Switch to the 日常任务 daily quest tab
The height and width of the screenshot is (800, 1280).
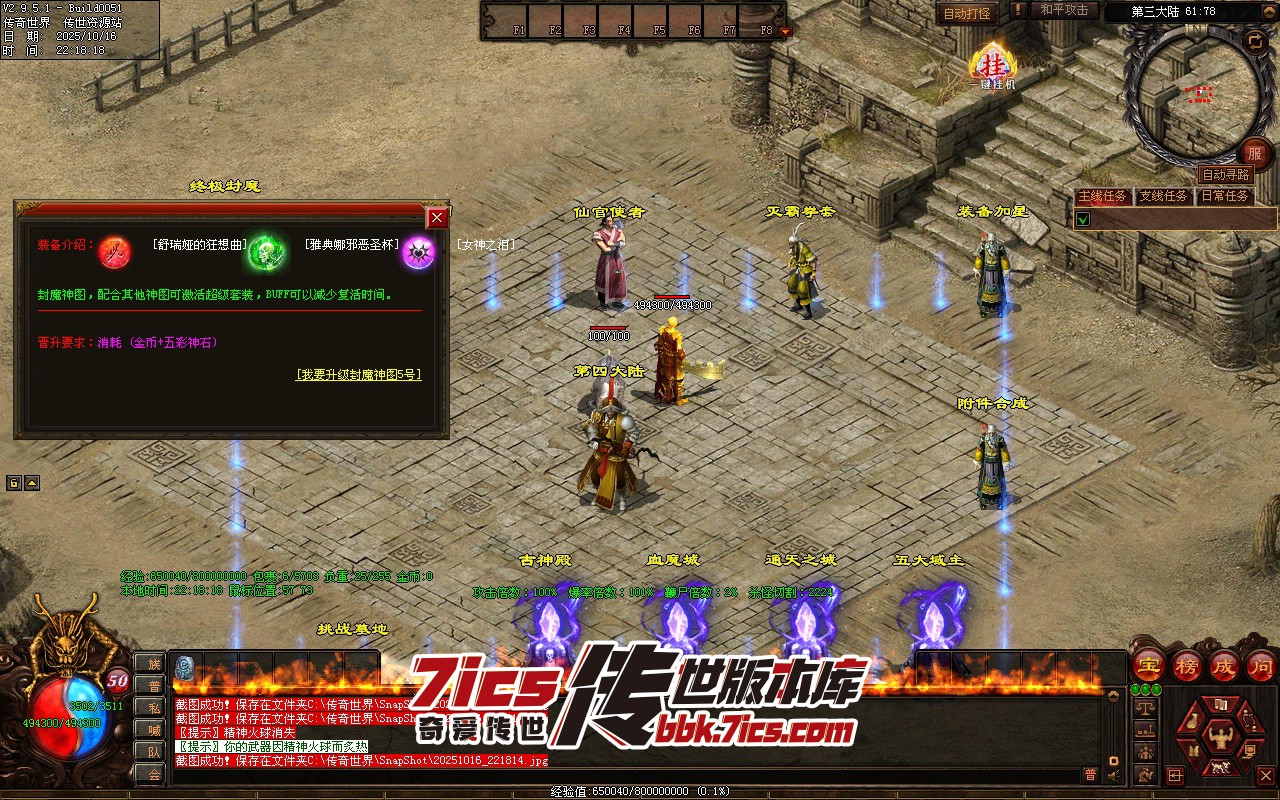[x=1225, y=196]
